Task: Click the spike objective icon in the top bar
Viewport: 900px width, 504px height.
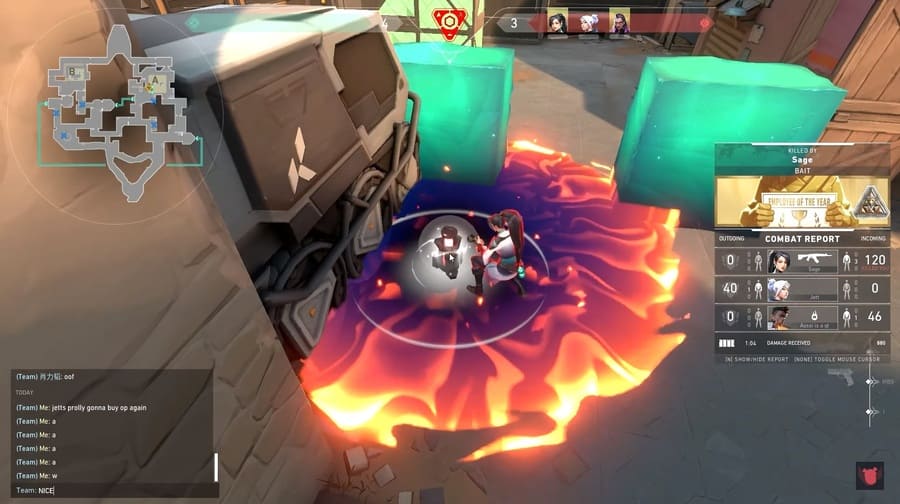Action: (449, 21)
